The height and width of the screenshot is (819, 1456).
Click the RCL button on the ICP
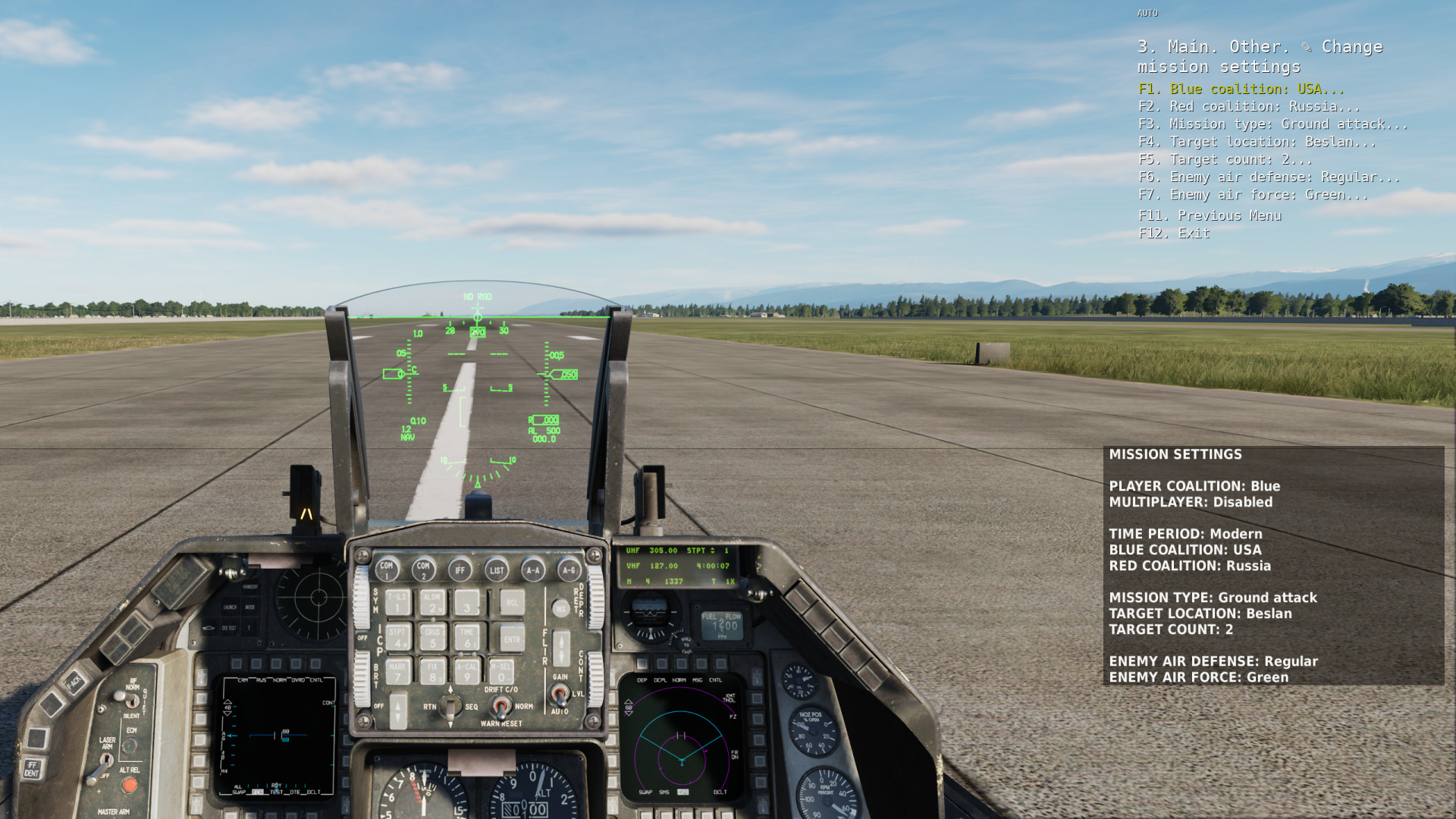(512, 604)
